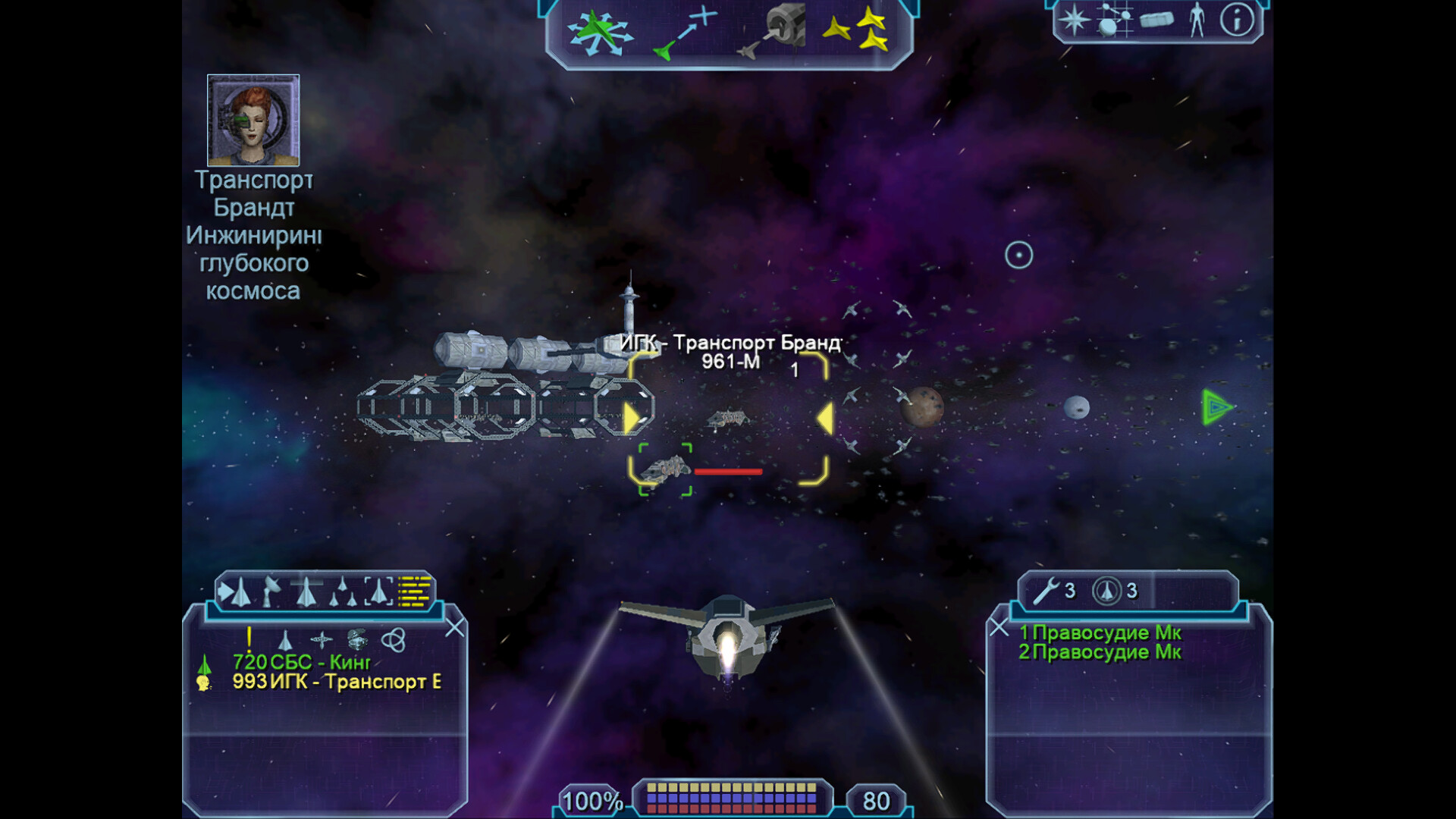This screenshot has width=1456, height=819.
Task: Open the system map grid icon
Action: (1115, 20)
